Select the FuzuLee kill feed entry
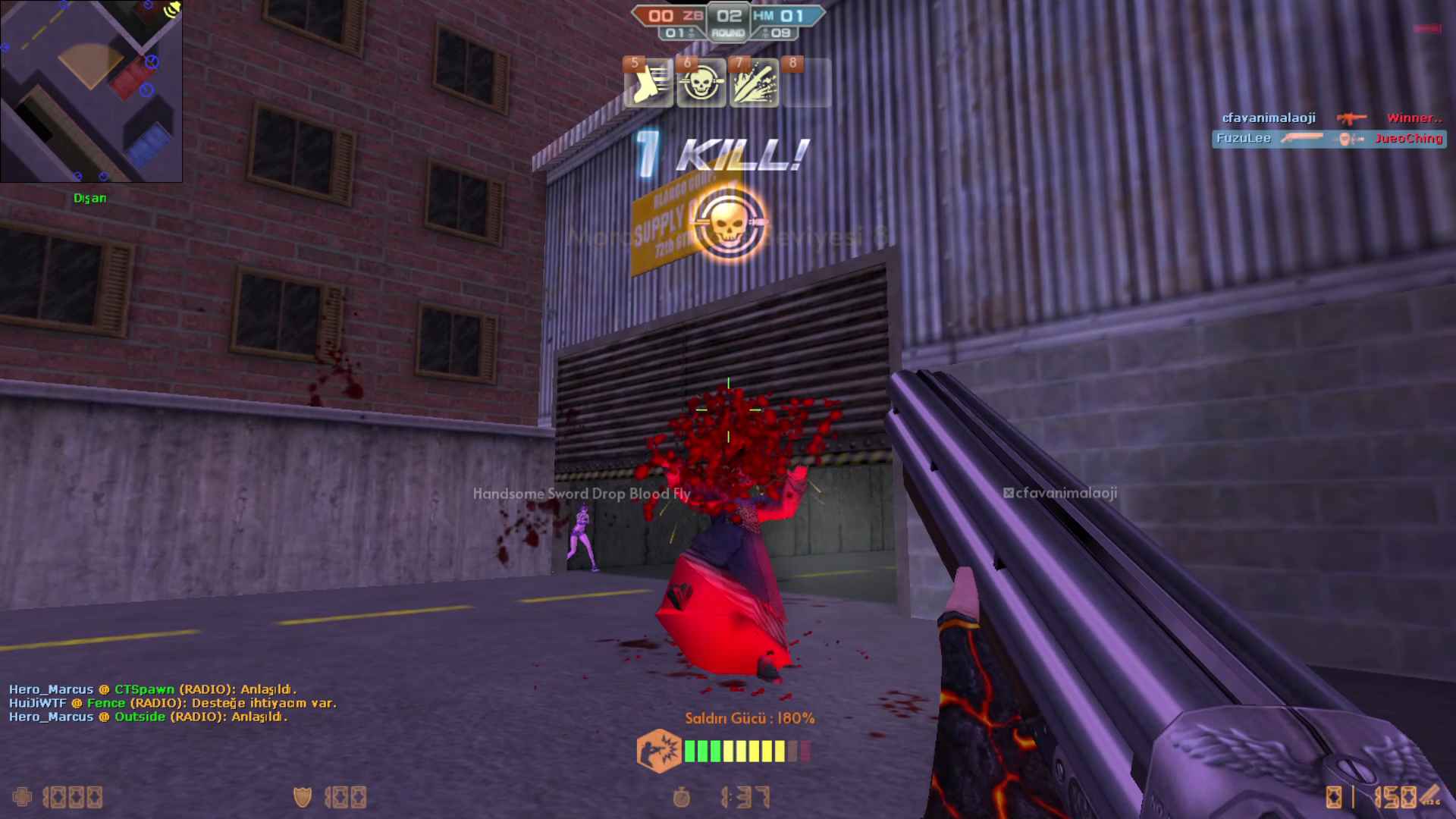 coord(1329,139)
